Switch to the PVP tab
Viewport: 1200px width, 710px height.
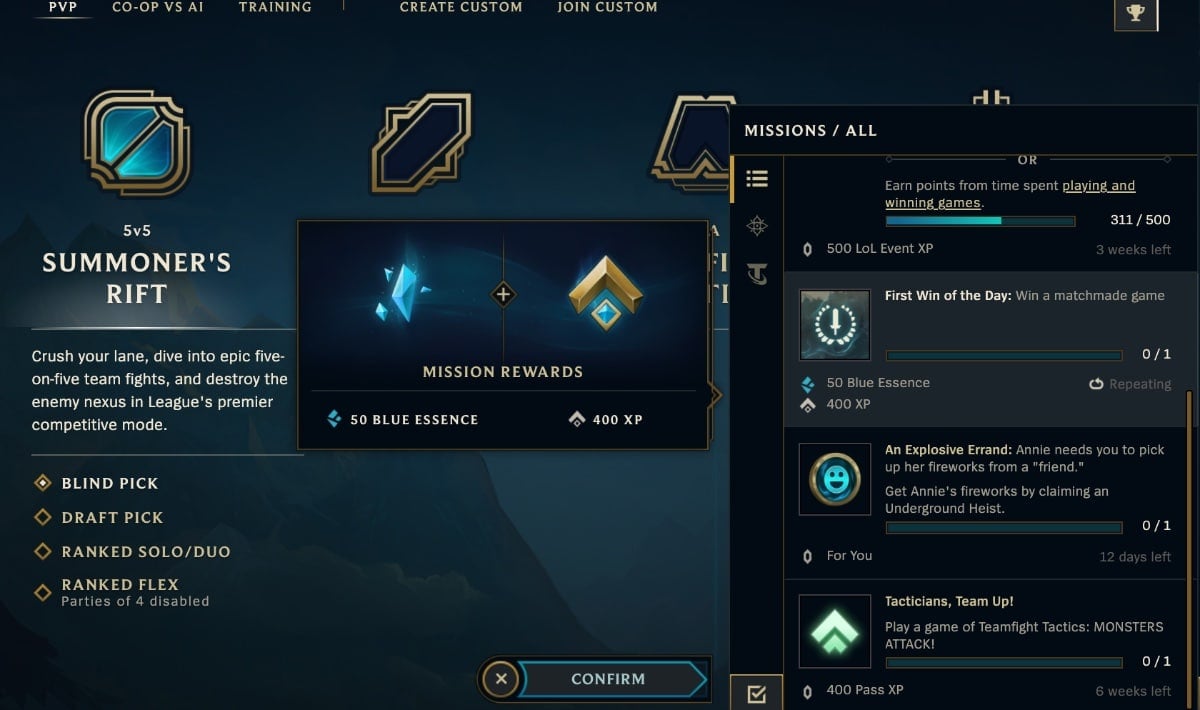pyautogui.click(x=63, y=7)
